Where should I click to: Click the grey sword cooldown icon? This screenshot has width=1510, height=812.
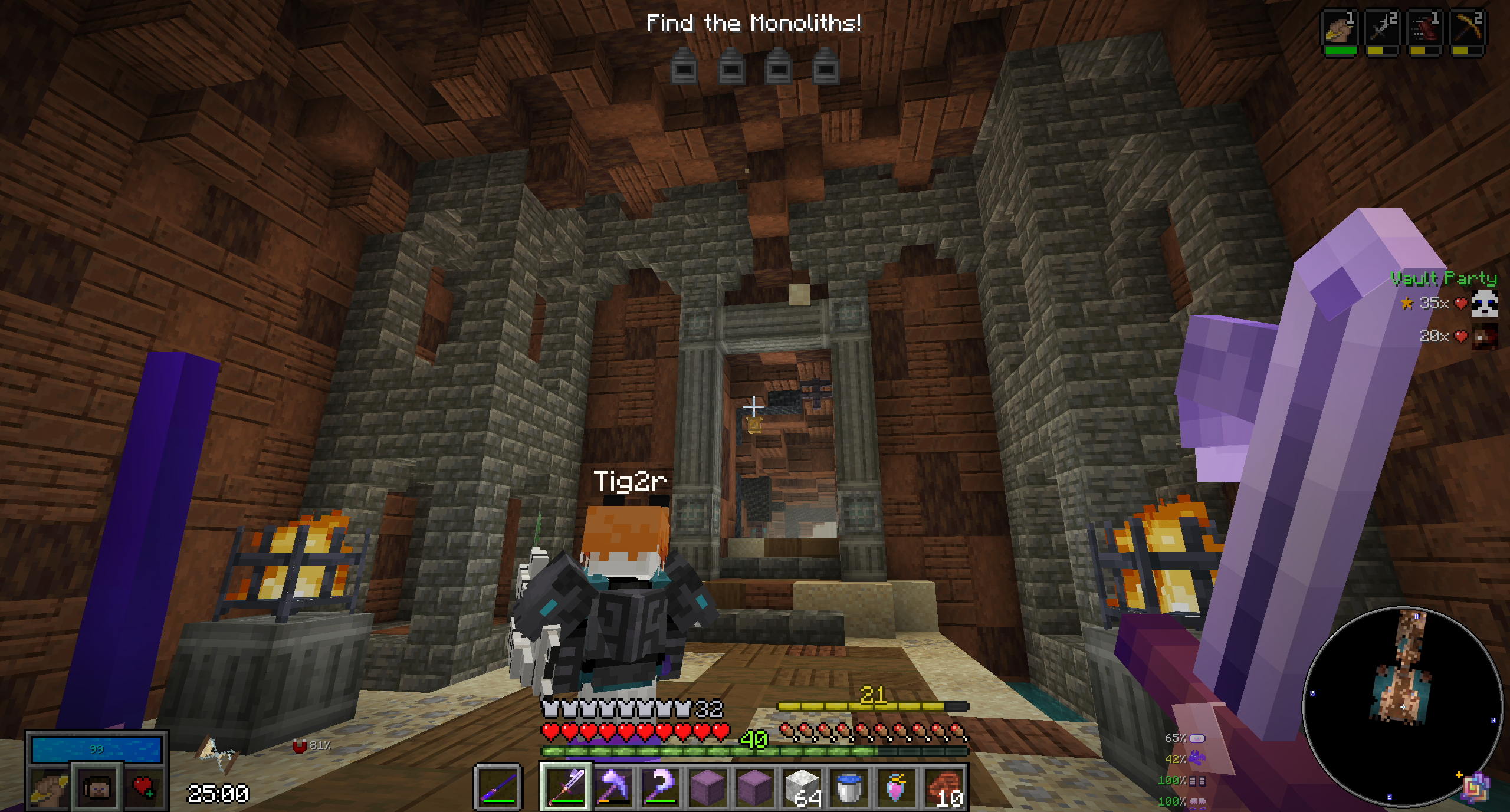(1381, 29)
